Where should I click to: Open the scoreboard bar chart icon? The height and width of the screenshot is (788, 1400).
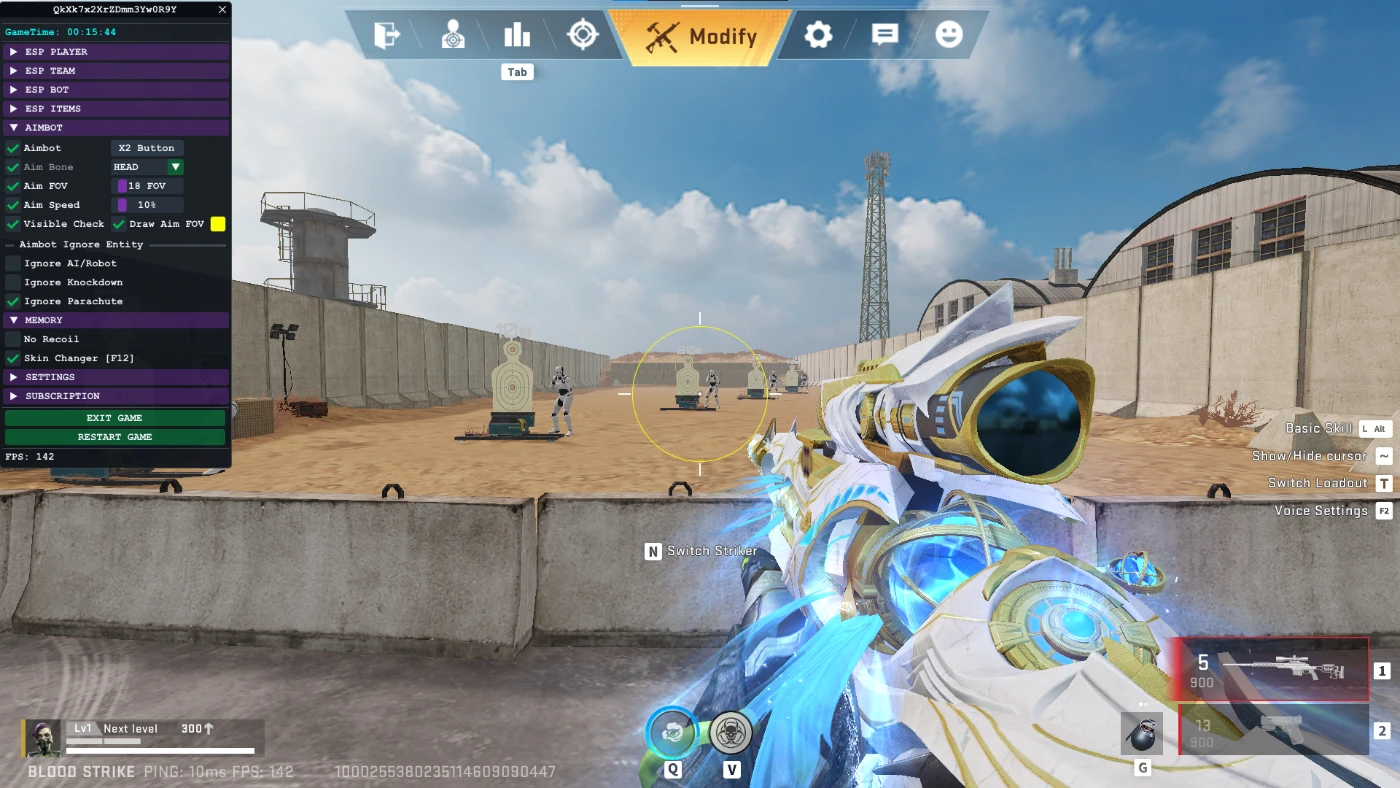(x=516, y=35)
